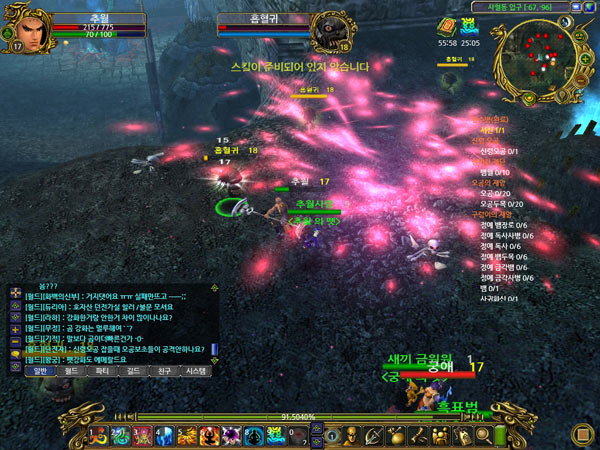The image size is (600, 450).
Task: Switch to the 친구 chat tab
Action: (x=165, y=370)
